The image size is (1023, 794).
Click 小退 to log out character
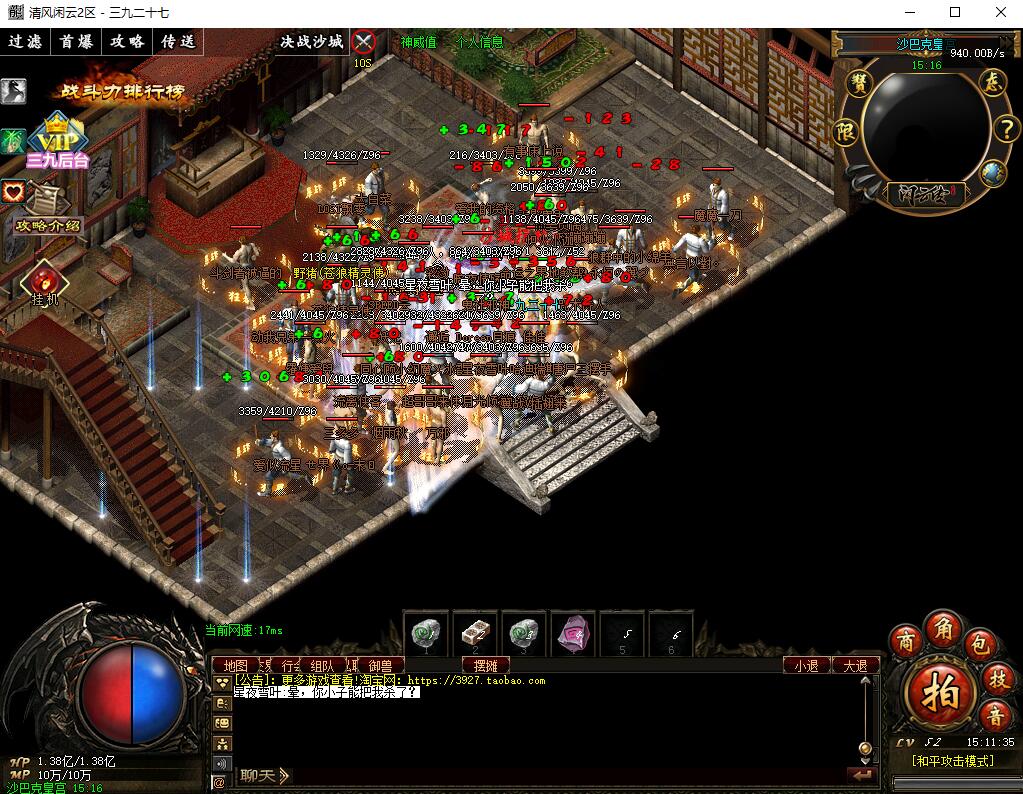tap(806, 665)
